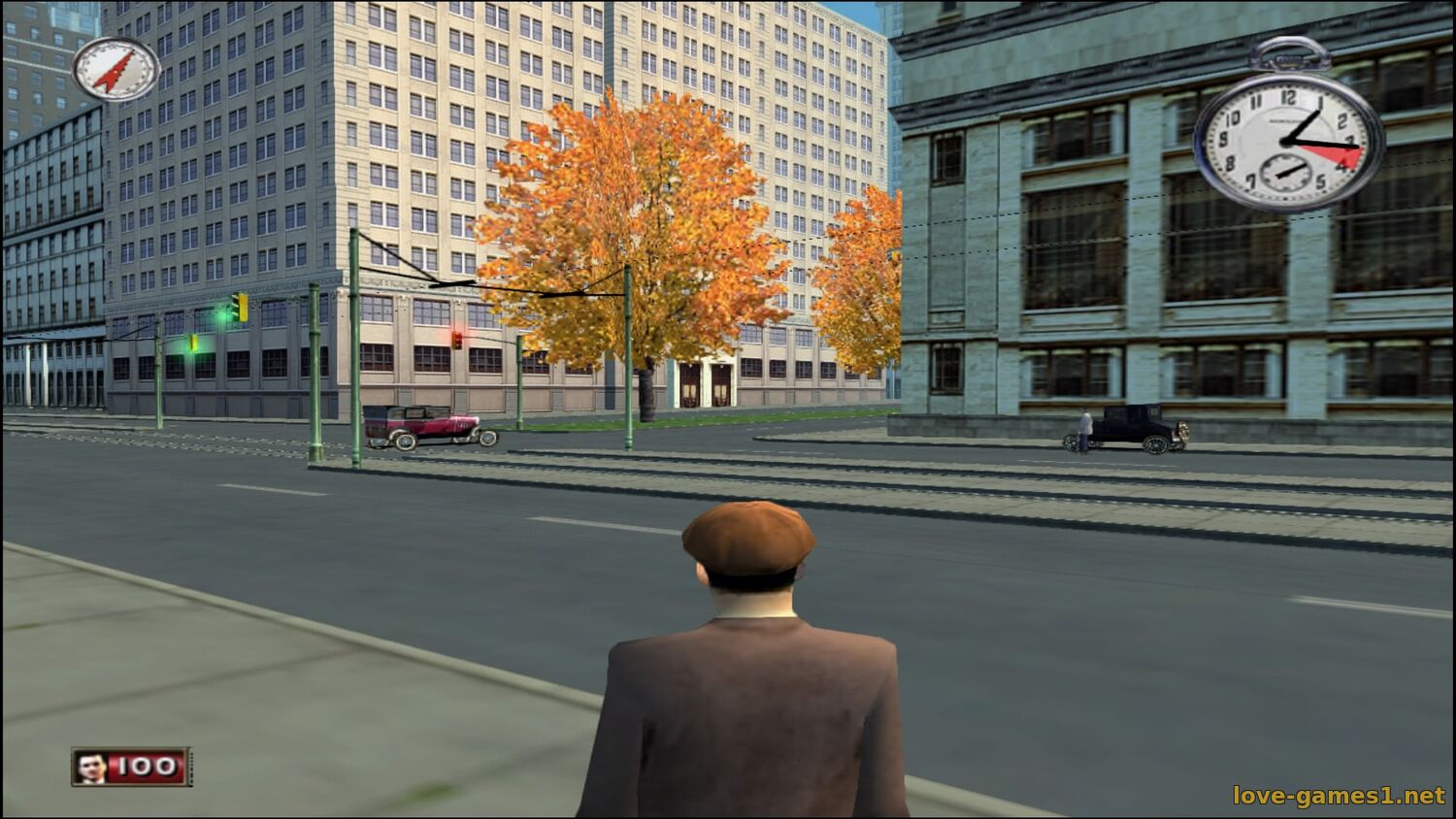The width and height of the screenshot is (1456, 819).
Task: Select the pocket watch clock
Action: pos(1288,142)
